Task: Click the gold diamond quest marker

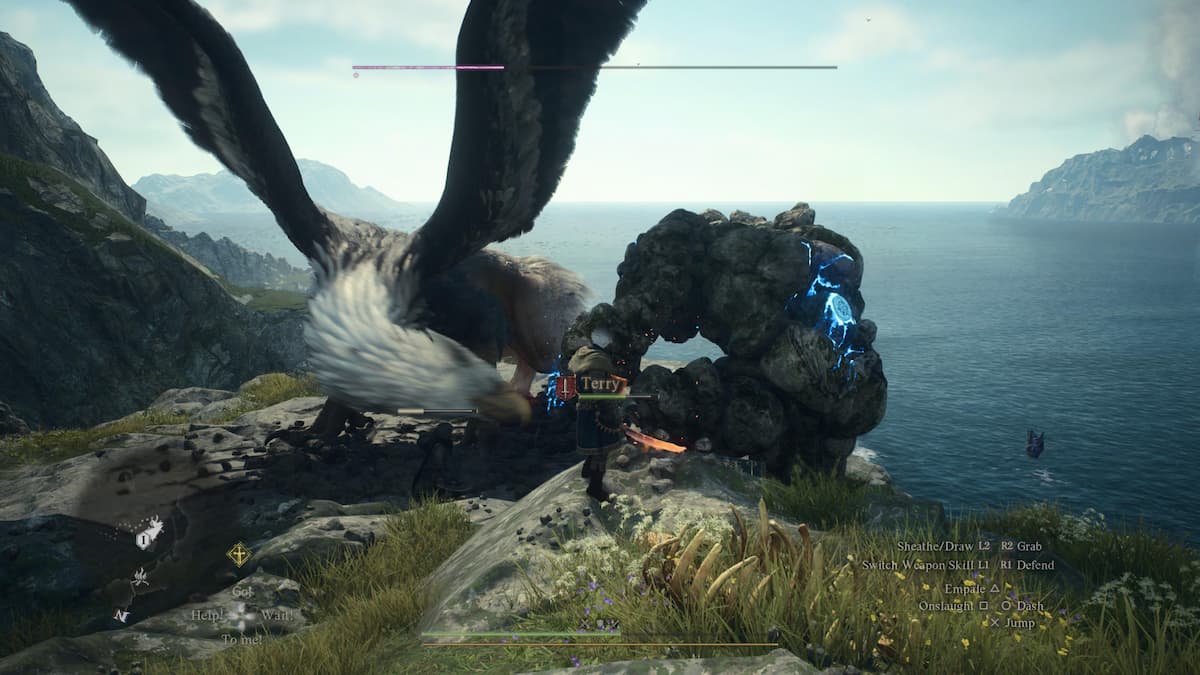Action: [x=238, y=554]
